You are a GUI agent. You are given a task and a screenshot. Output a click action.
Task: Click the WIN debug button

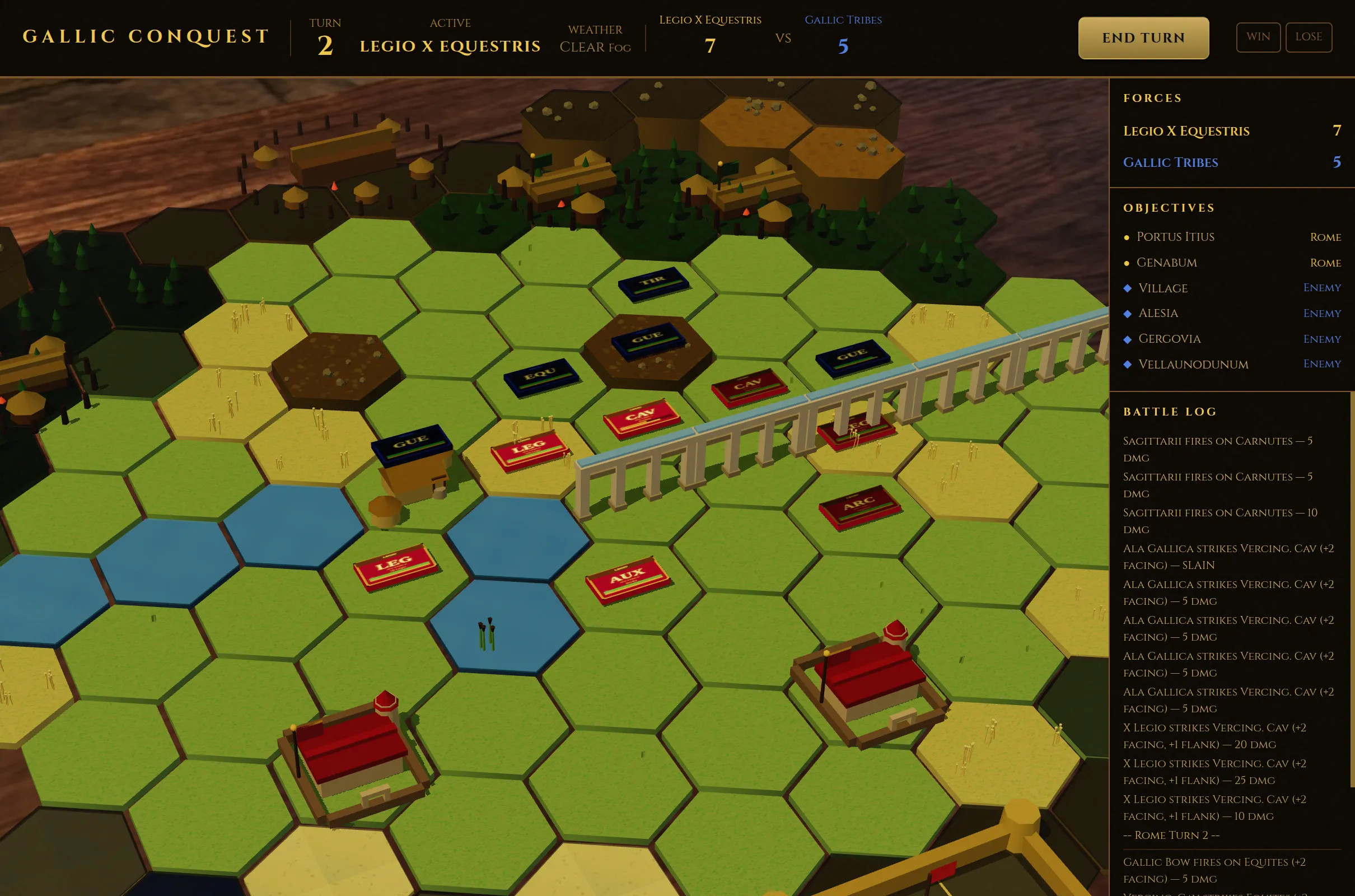pyautogui.click(x=1259, y=37)
